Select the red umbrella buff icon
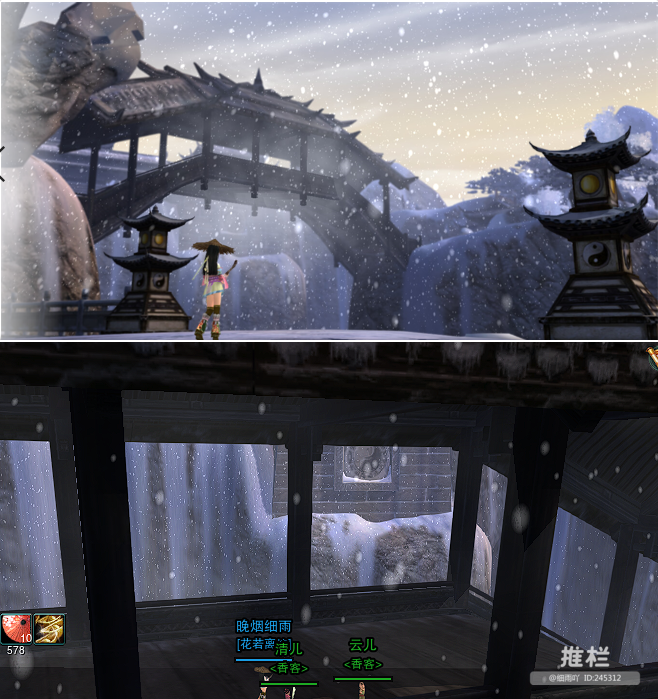The width and height of the screenshot is (658, 699). [17, 628]
